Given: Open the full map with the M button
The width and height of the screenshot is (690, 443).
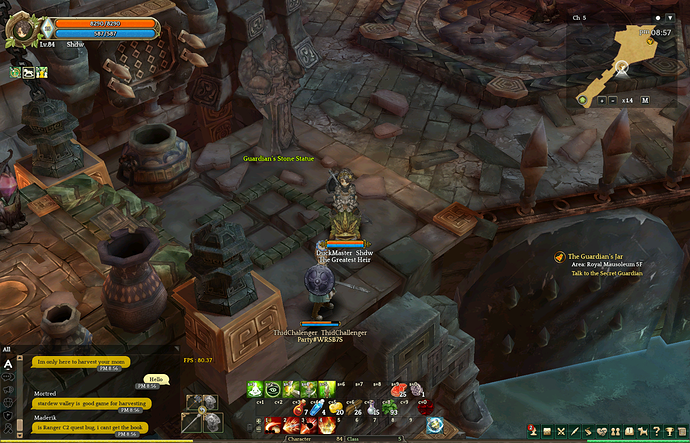Looking at the screenshot, I should 645,100.
